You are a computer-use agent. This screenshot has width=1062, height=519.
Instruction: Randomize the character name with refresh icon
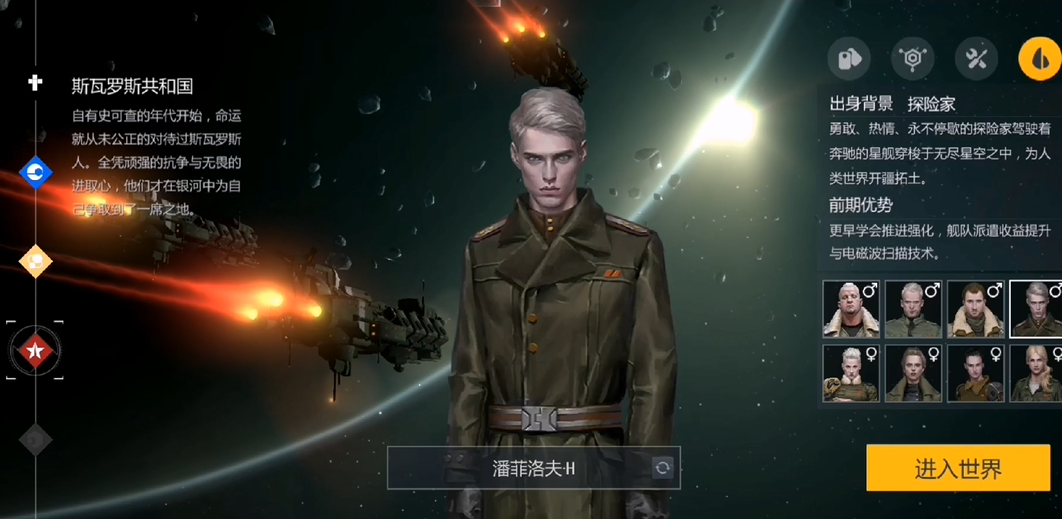pos(662,468)
